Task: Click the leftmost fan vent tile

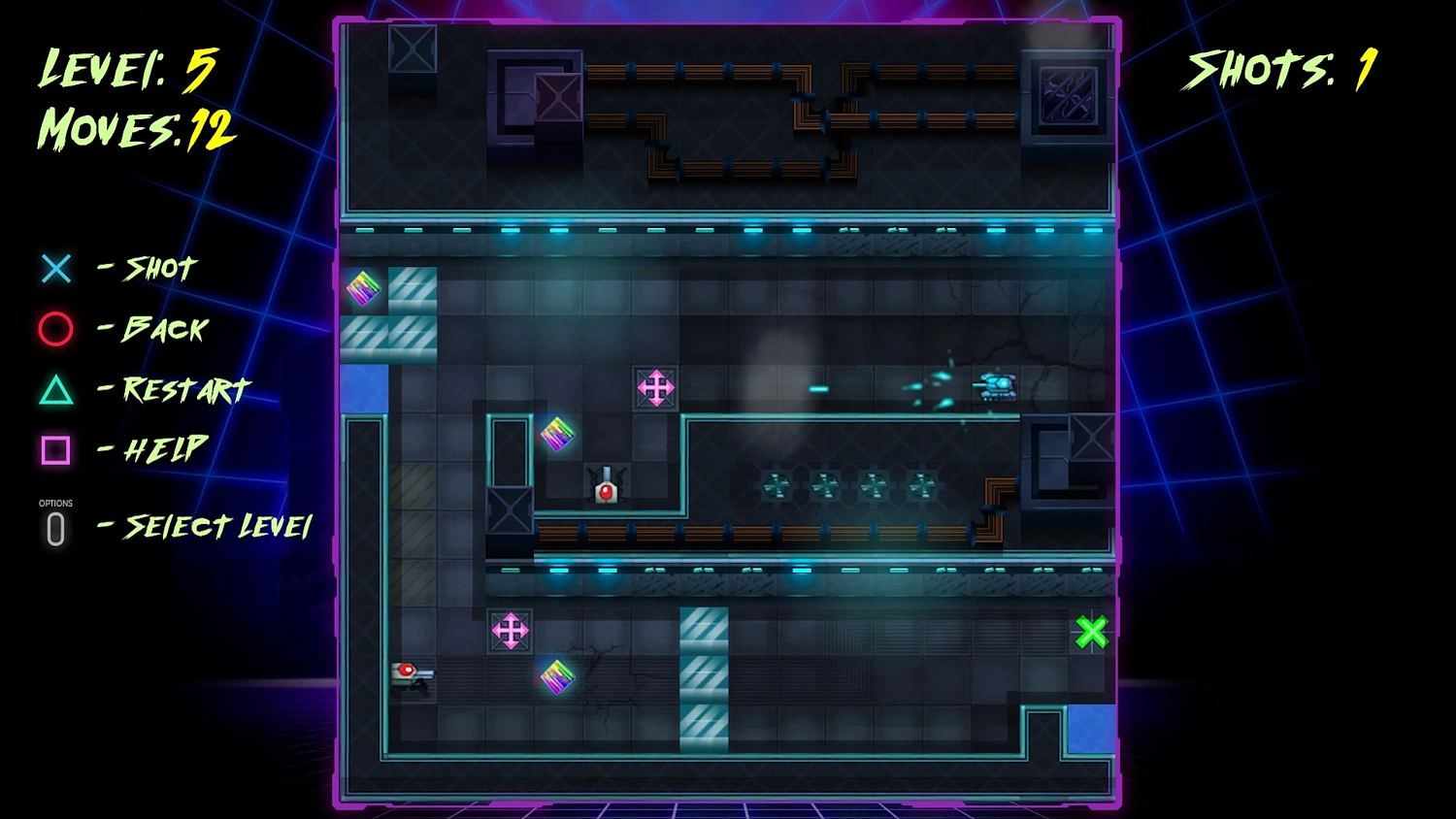Action: point(777,487)
